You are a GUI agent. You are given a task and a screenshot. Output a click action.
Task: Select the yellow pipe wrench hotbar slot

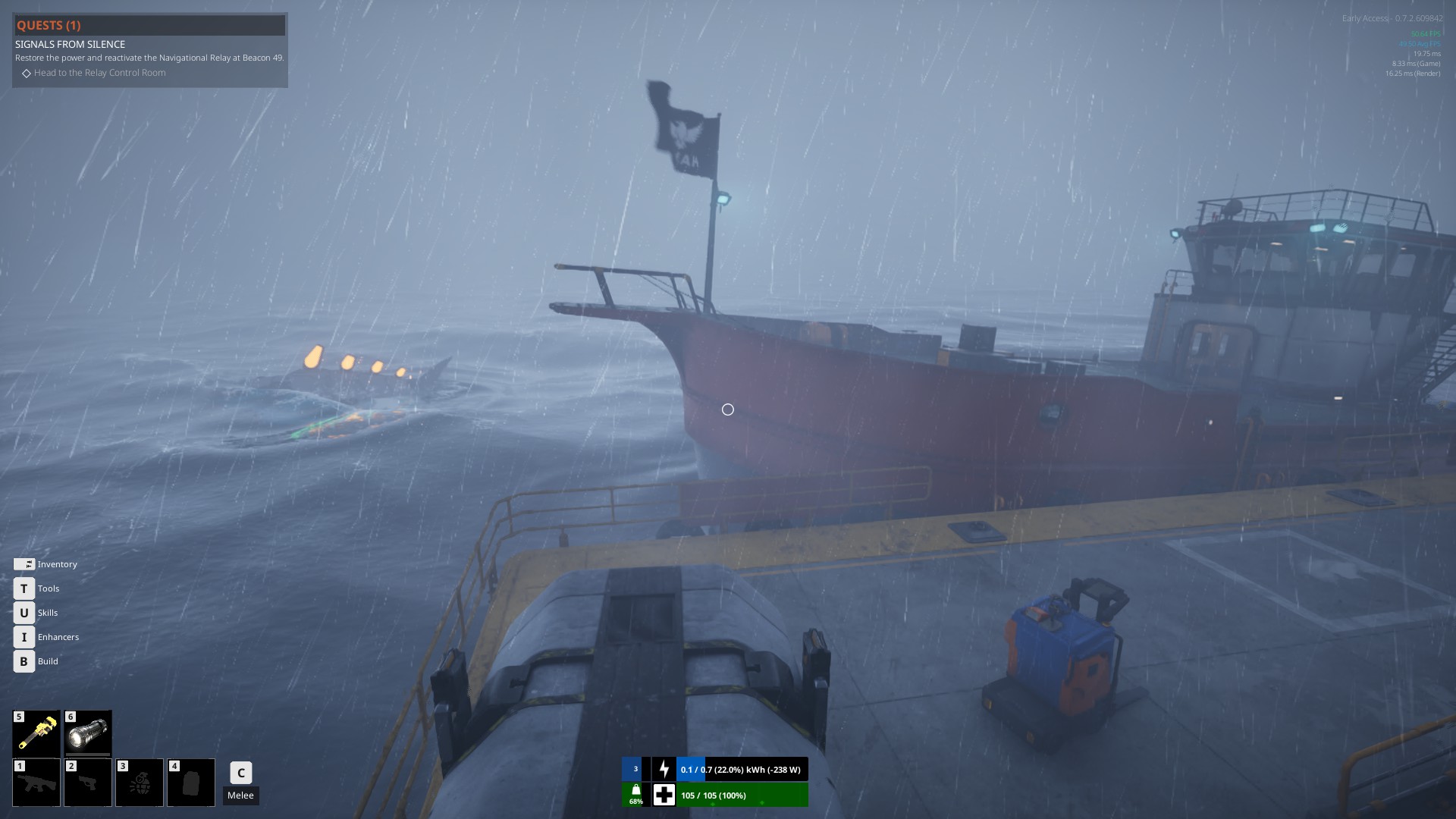click(36, 733)
